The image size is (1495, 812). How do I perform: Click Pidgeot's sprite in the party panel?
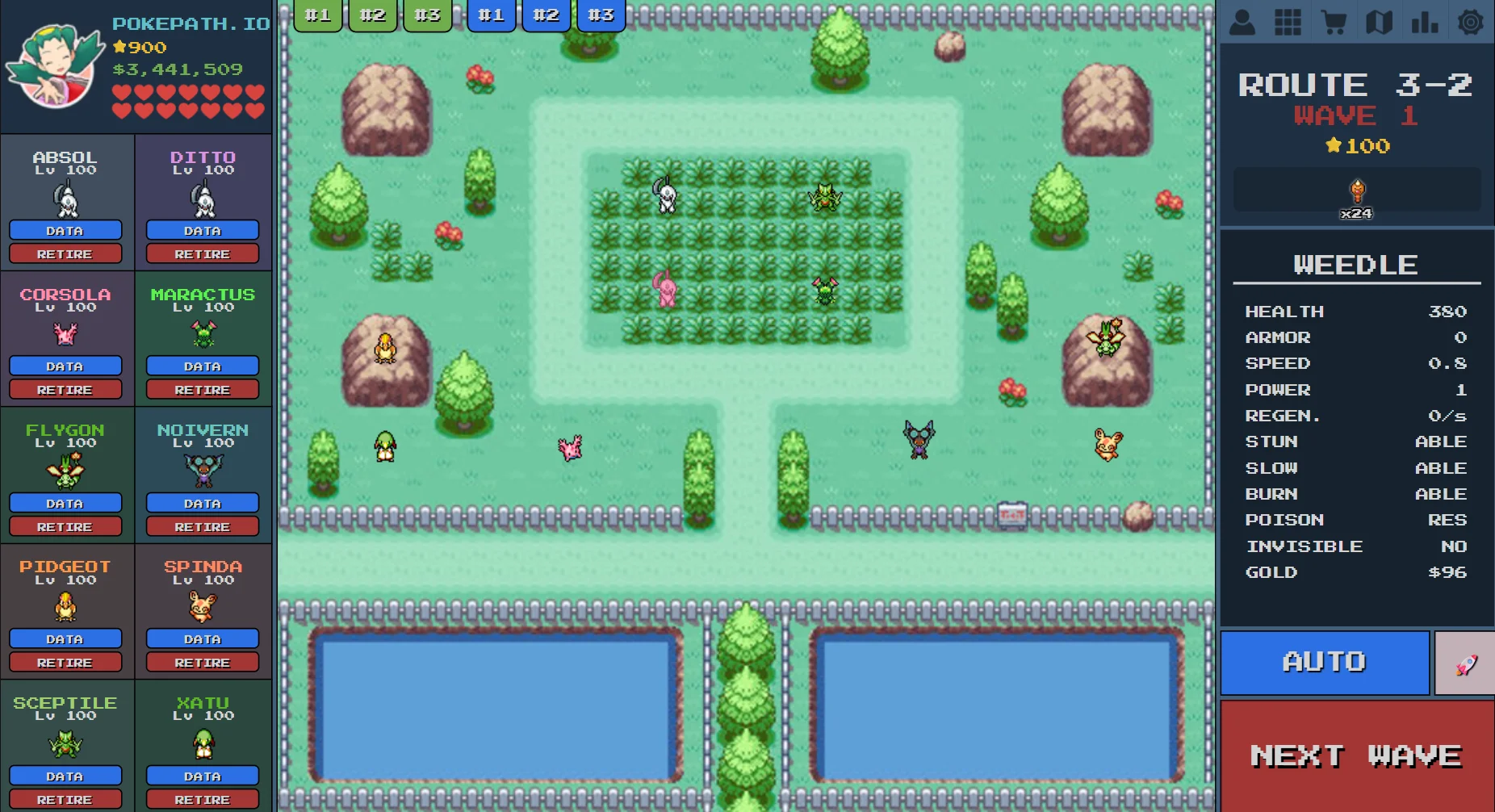(x=65, y=607)
